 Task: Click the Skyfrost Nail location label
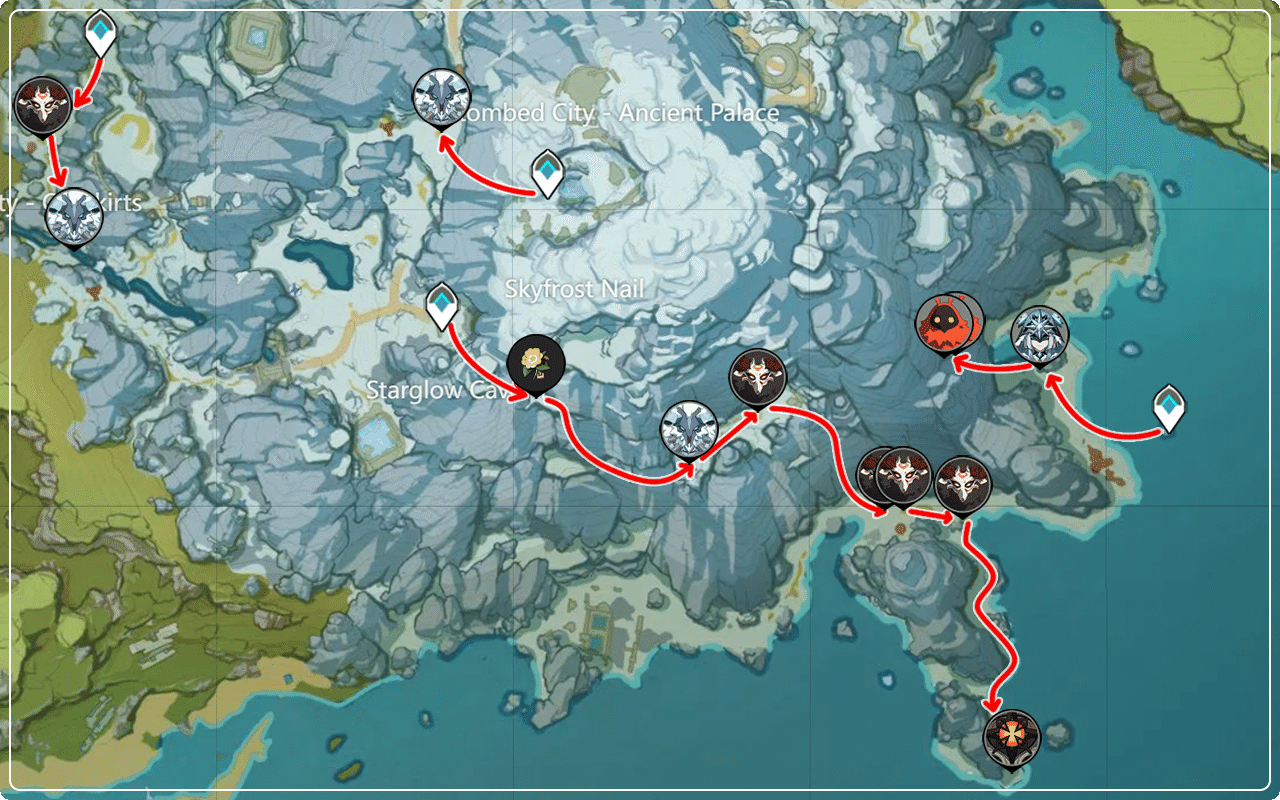575,289
